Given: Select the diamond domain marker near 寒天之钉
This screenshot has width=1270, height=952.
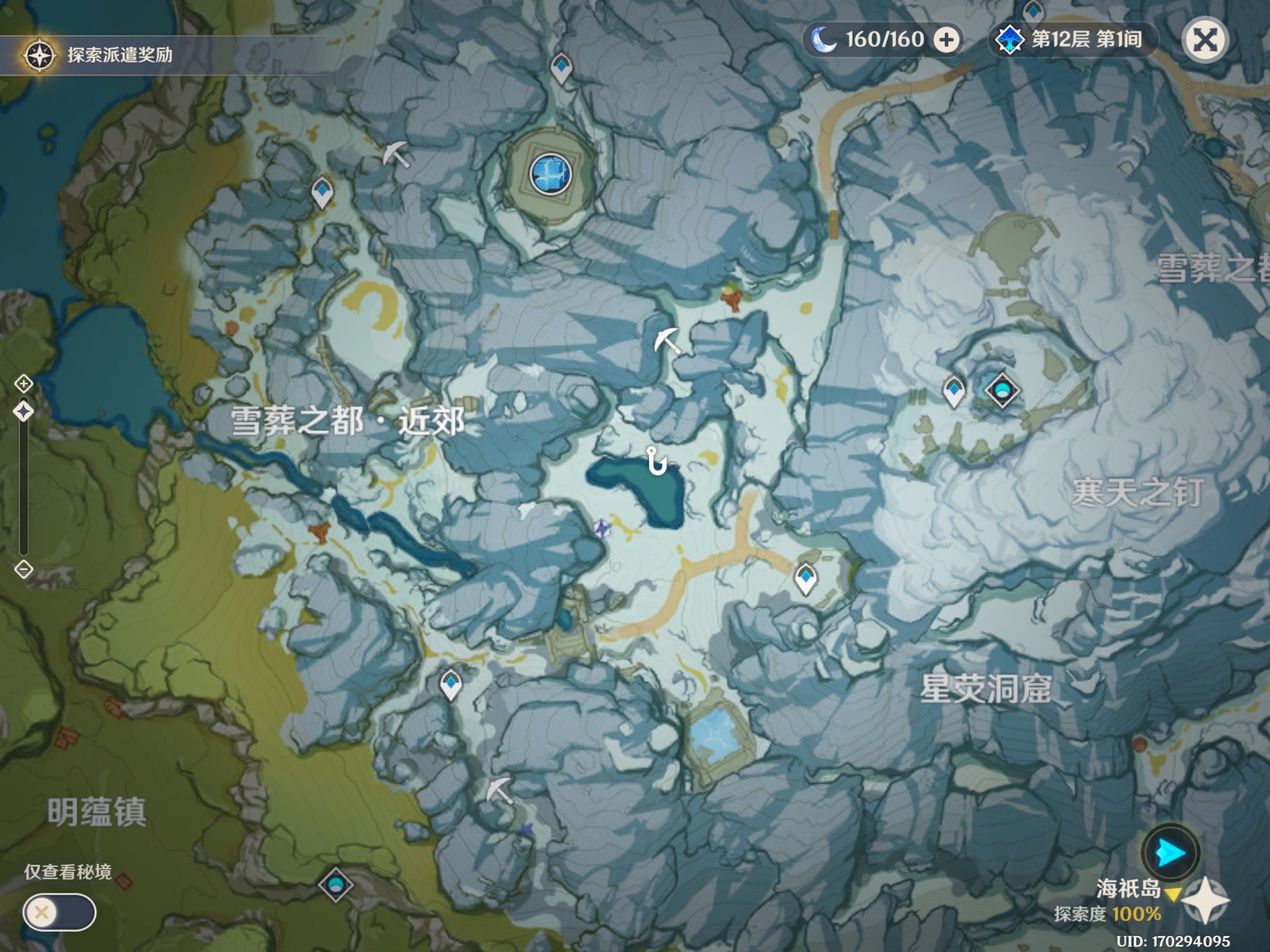Looking at the screenshot, I should (1001, 390).
